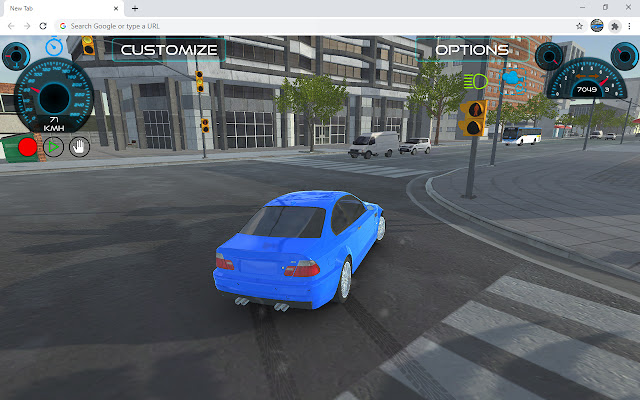Click the green play triangle icon

pos(54,147)
